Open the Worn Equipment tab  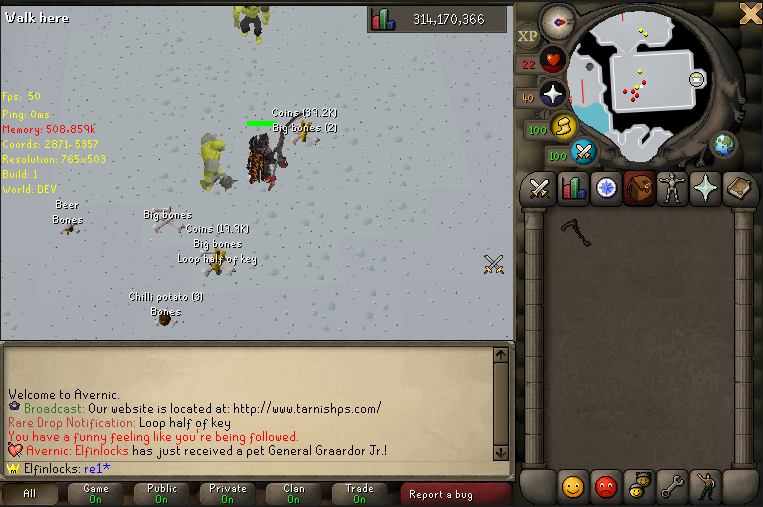click(x=672, y=189)
